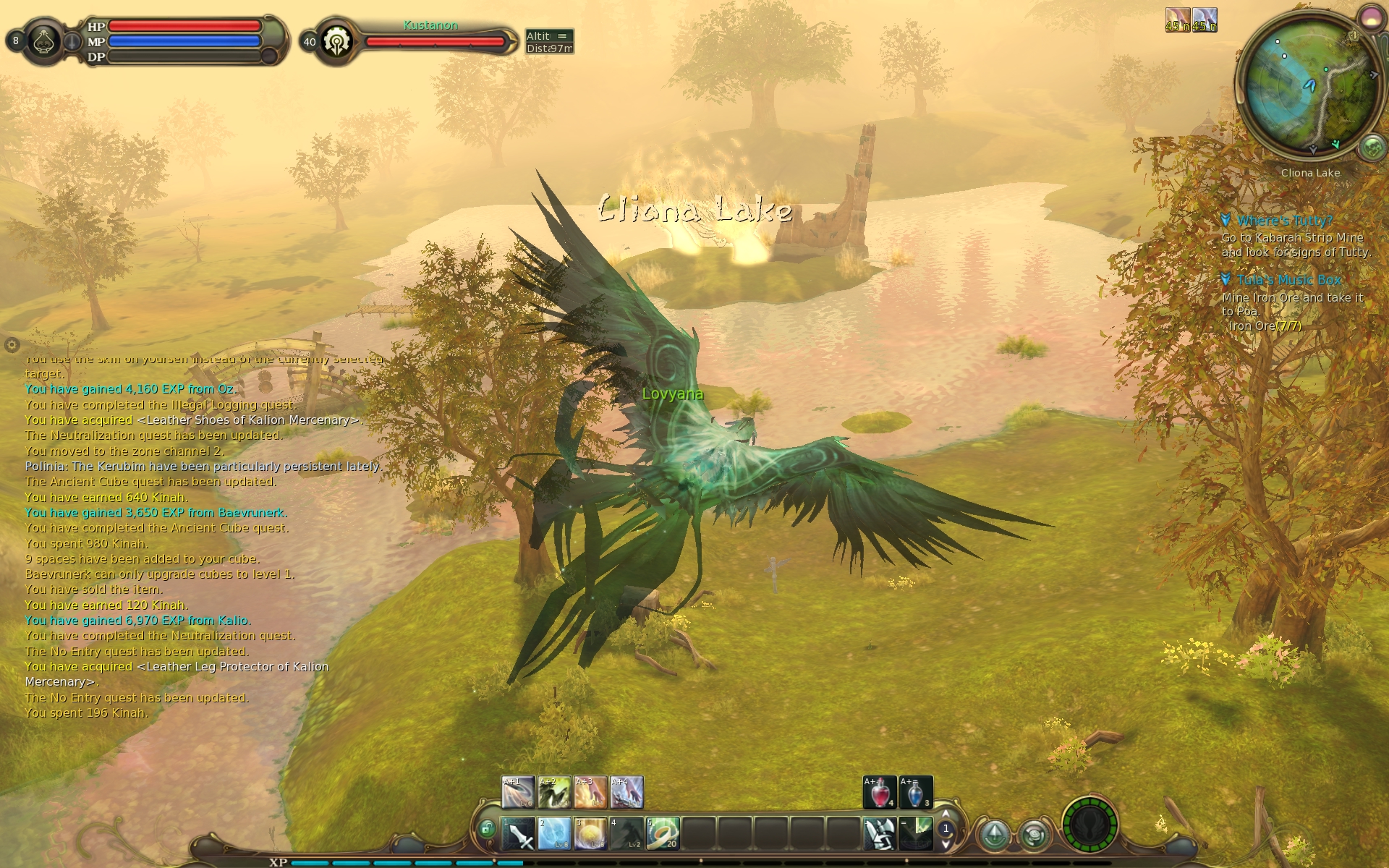The image size is (1389, 868).
Task: Use the sword attack skill in slot 1
Action: 519,834
